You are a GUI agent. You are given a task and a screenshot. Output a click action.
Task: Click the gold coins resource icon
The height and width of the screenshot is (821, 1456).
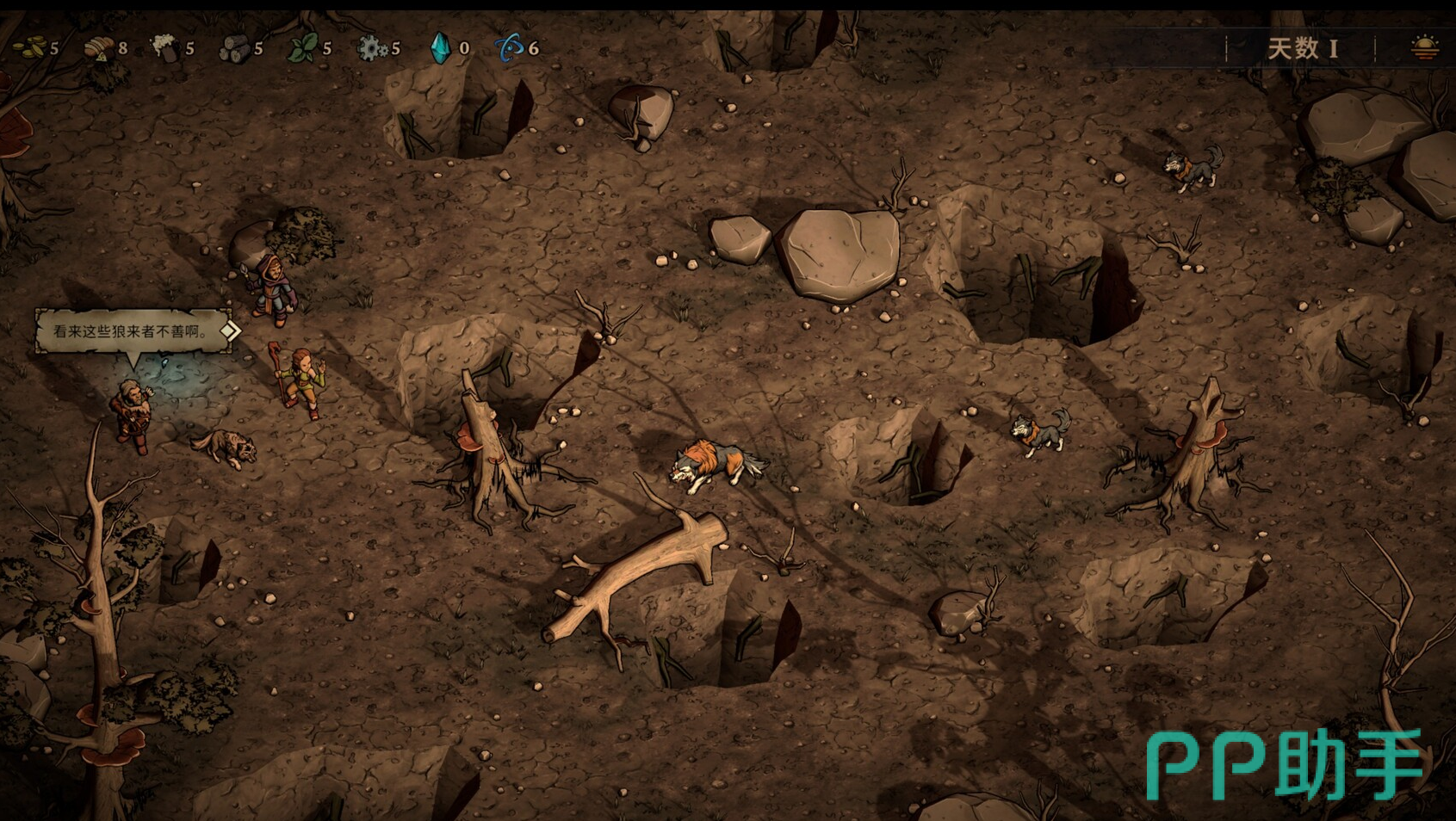point(31,48)
